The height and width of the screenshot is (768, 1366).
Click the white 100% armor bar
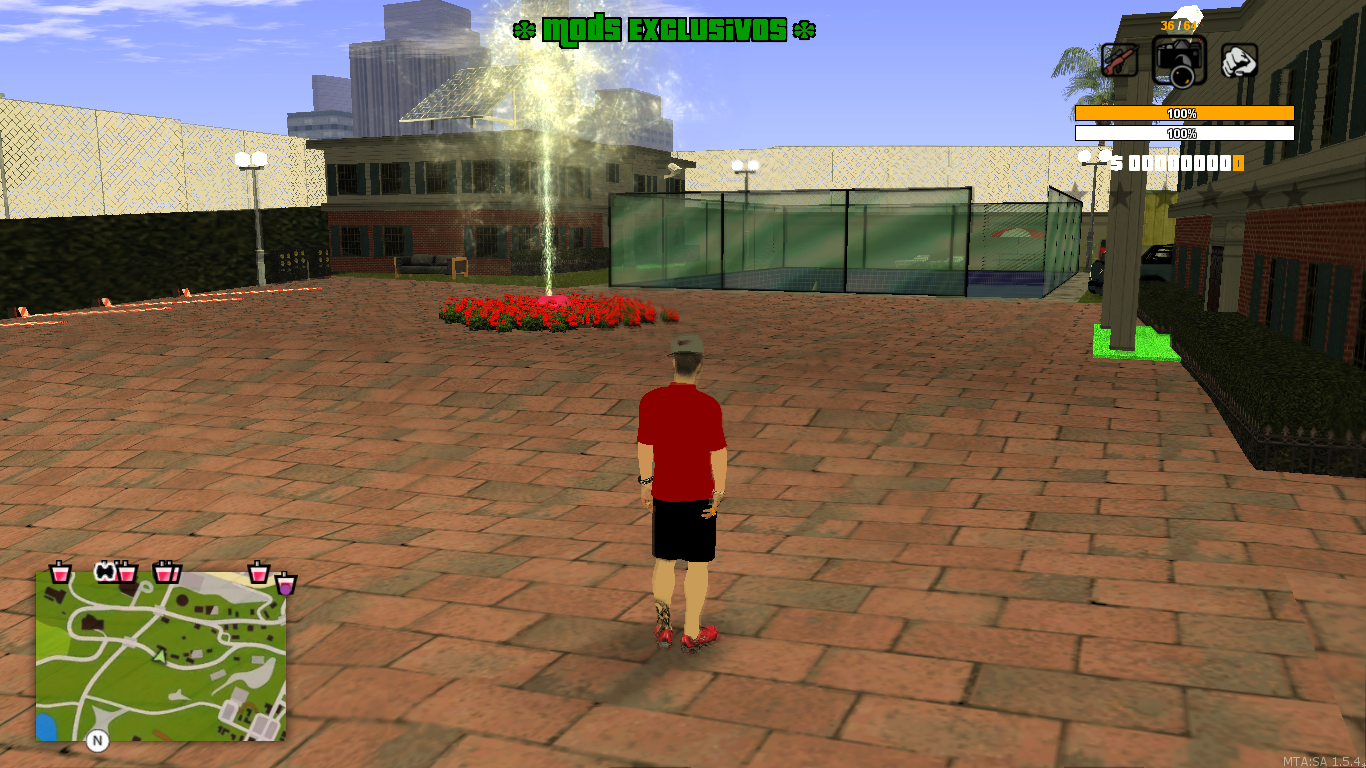[x=1183, y=131]
